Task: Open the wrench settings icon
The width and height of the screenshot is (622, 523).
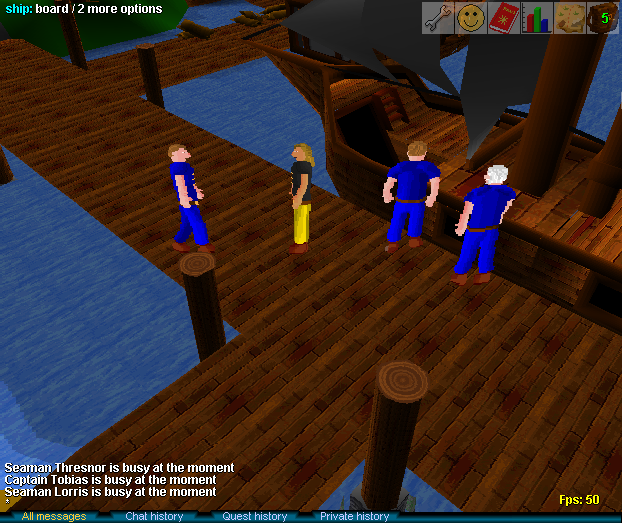Action: pyautogui.click(x=437, y=17)
